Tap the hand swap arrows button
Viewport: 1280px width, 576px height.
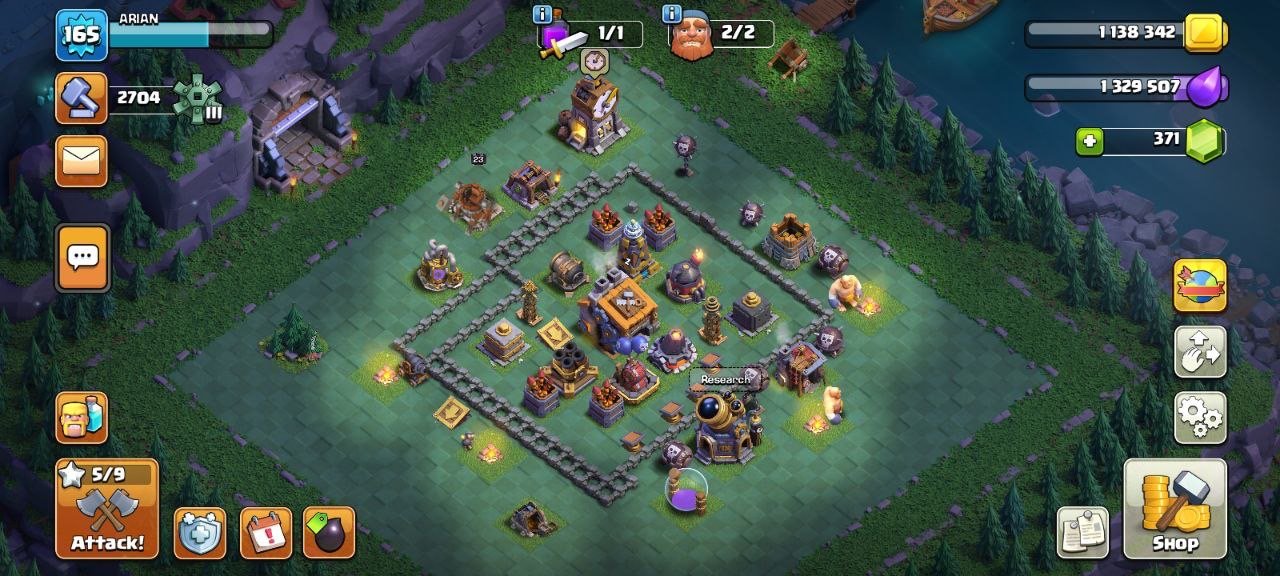pyautogui.click(x=1199, y=351)
